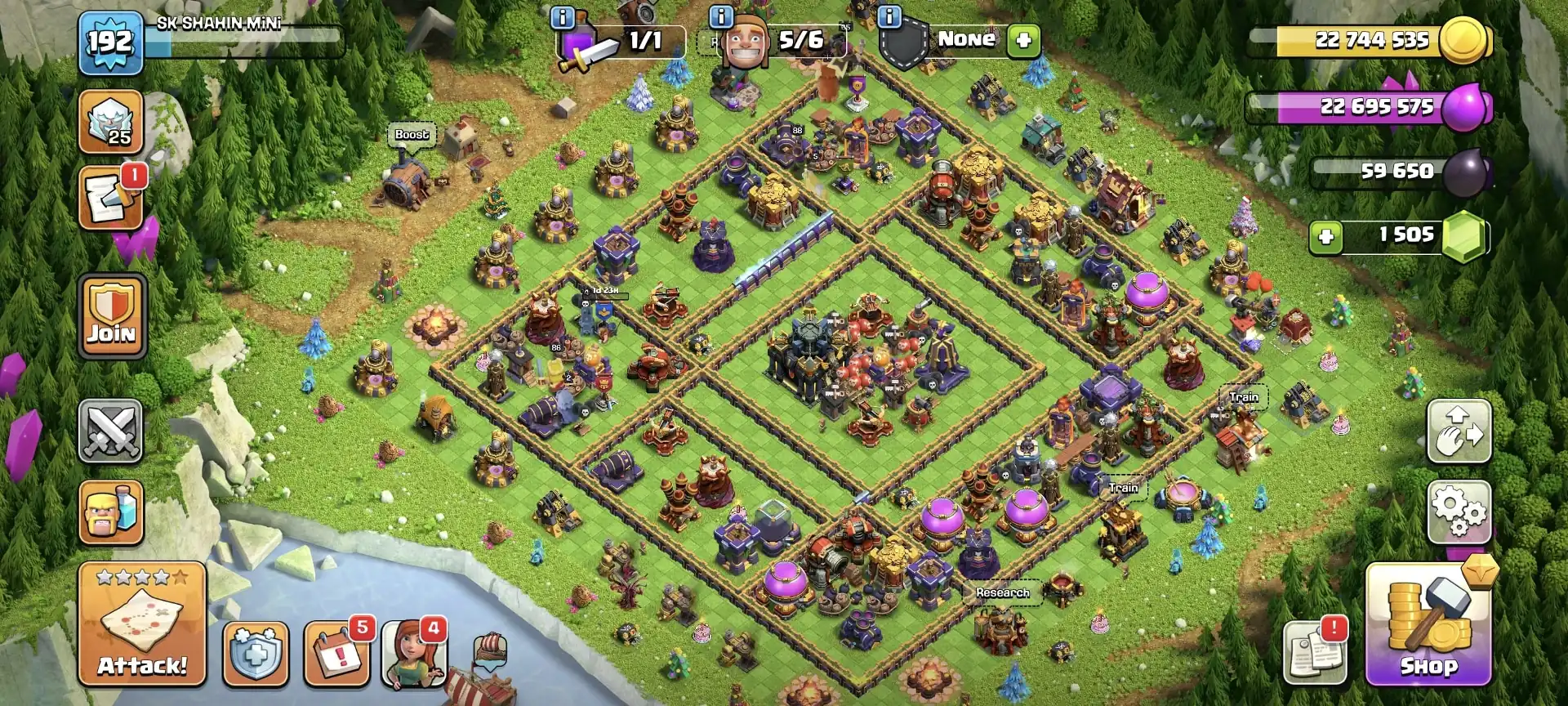1568x706 pixels.
Task: Click the green plus to add a shield
Action: coord(1022,39)
